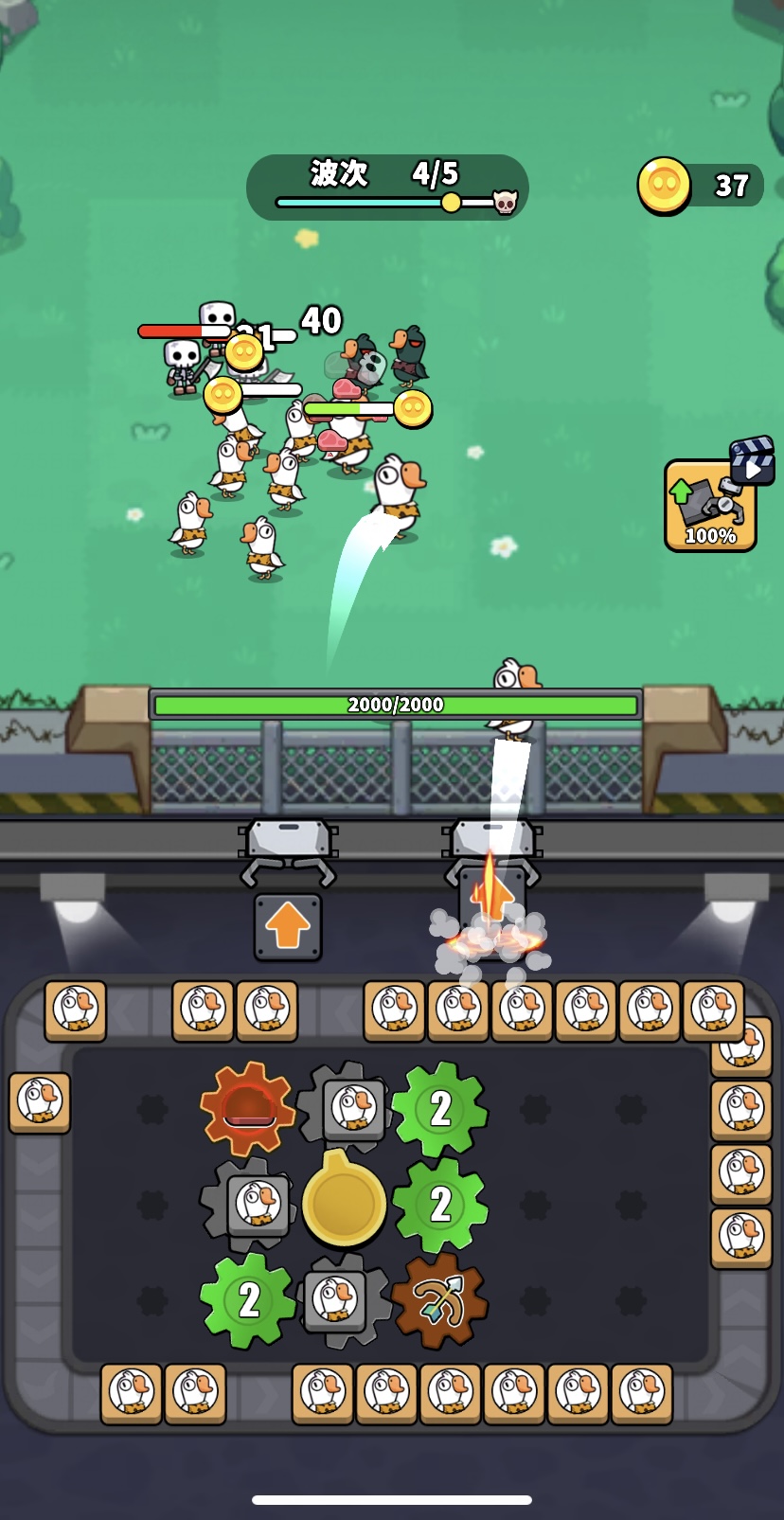784x1520 pixels.
Task: Select the orange gear with red helmet
Action: point(248,1108)
